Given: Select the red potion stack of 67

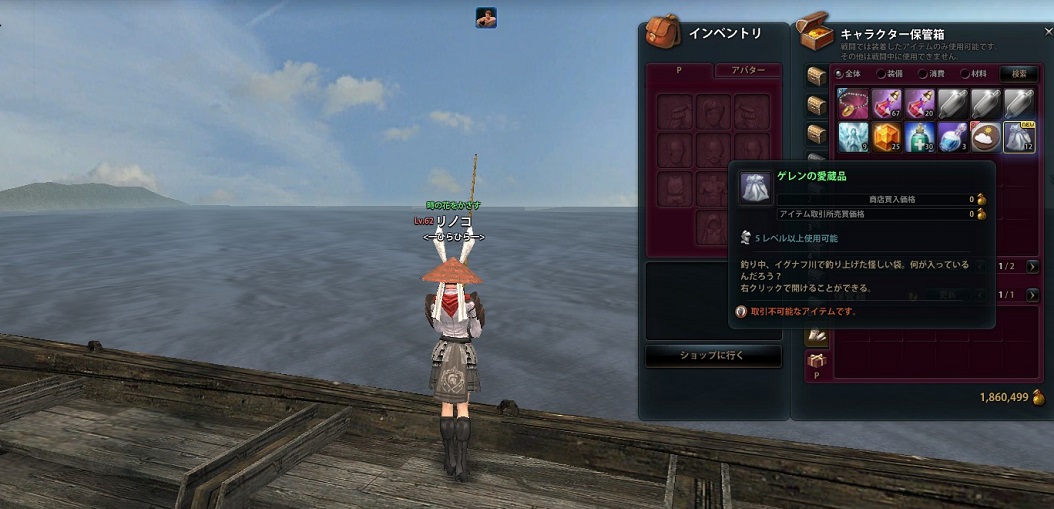Looking at the screenshot, I should pos(886,104).
